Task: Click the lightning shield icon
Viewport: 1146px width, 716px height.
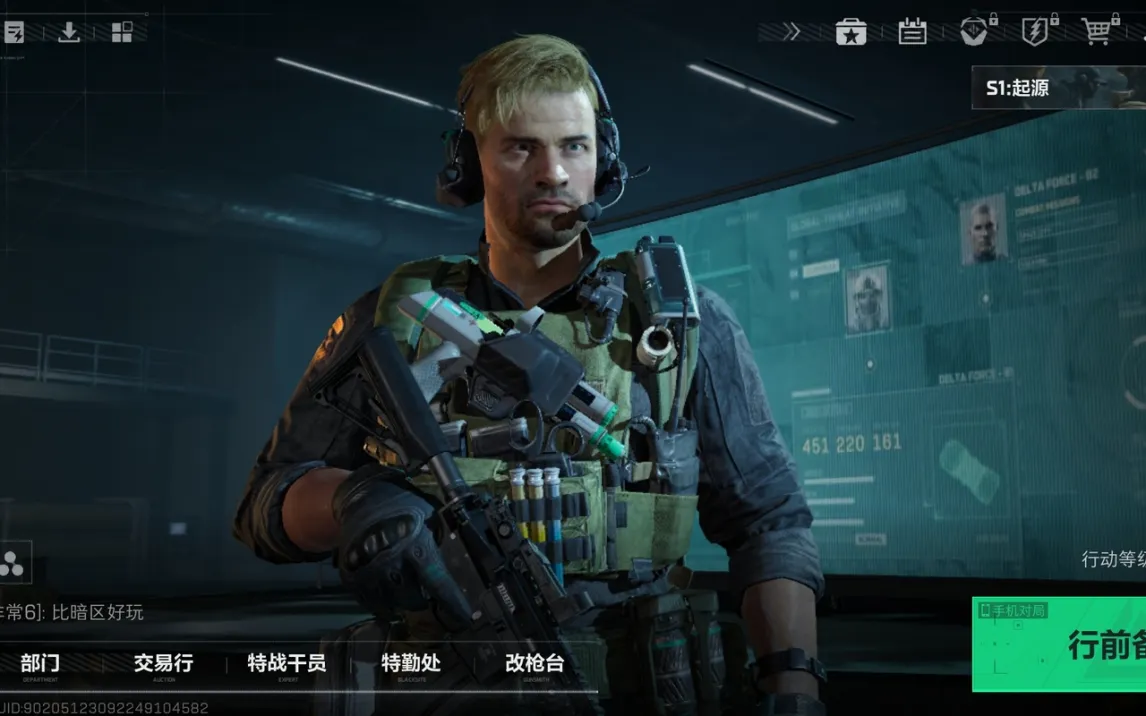Action: (x=1036, y=31)
